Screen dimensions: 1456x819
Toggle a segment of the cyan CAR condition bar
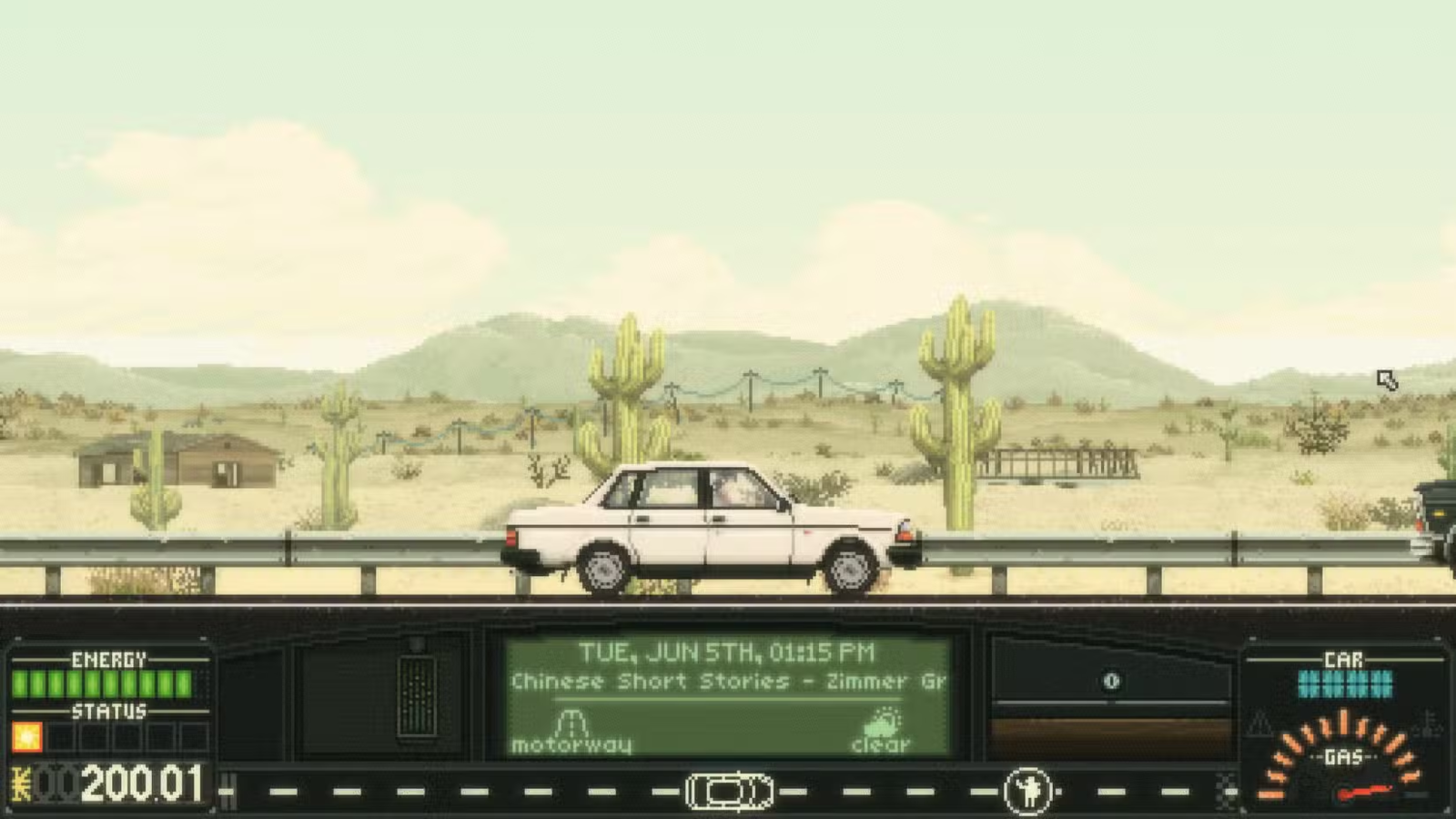tap(1345, 683)
